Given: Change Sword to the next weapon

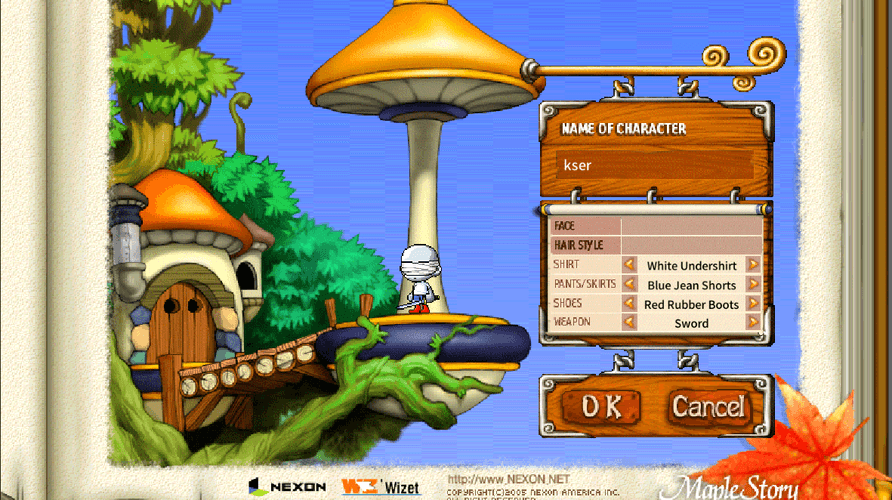Looking at the screenshot, I should pyautogui.click(x=753, y=322).
